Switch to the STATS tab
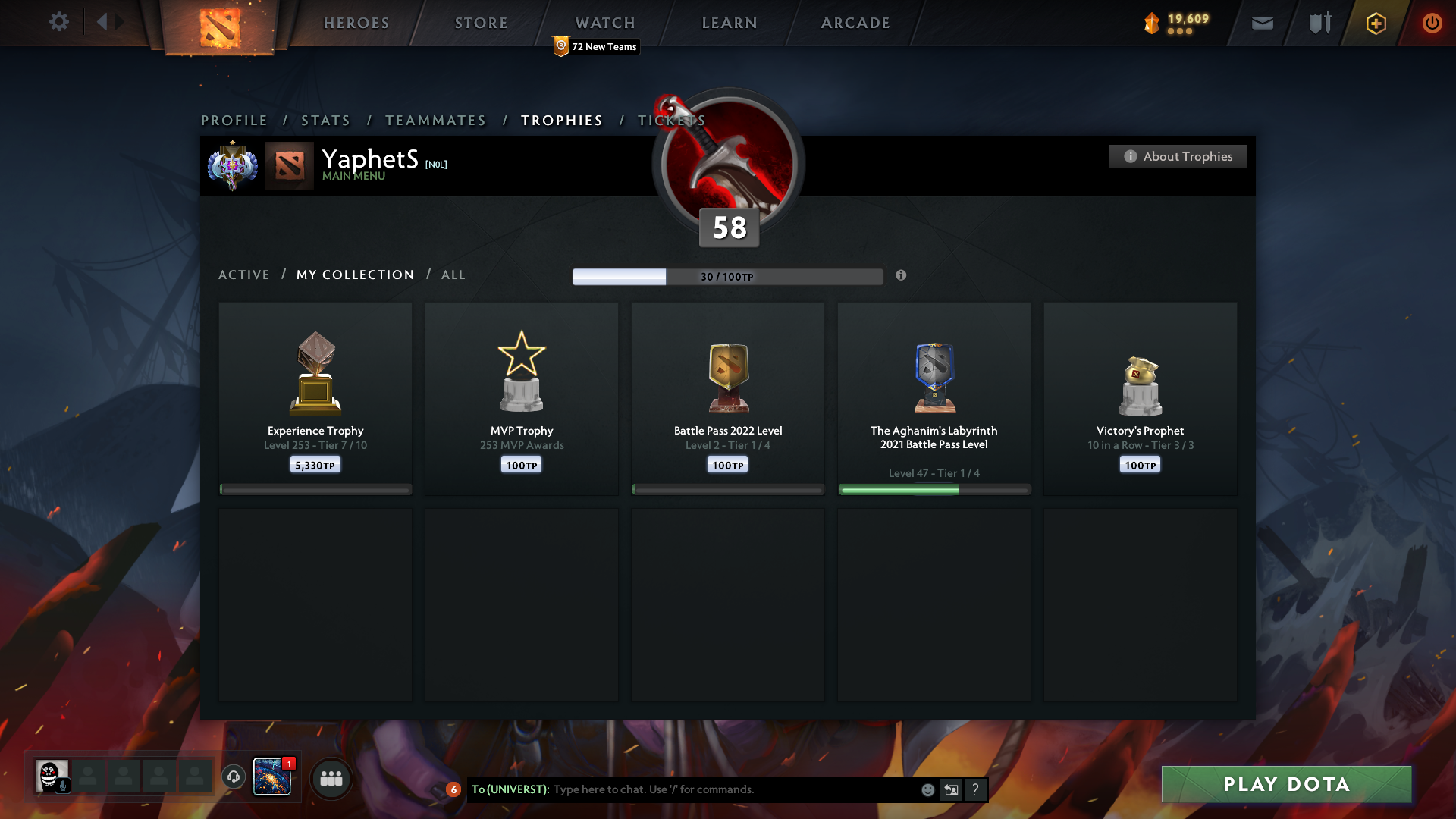This screenshot has height=819, width=1456. [x=325, y=120]
